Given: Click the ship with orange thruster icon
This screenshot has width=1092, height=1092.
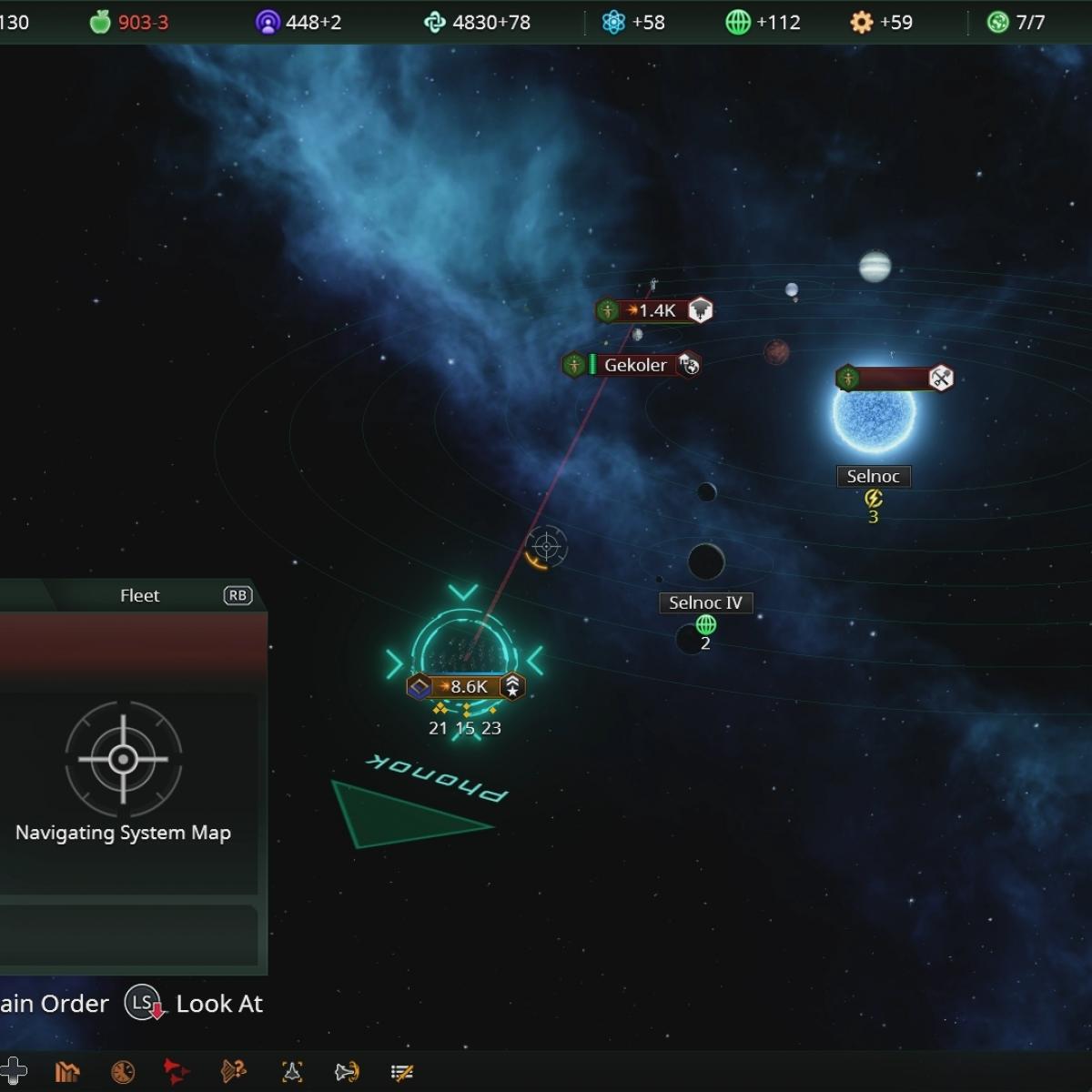Looking at the screenshot, I should click(x=347, y=1072).
